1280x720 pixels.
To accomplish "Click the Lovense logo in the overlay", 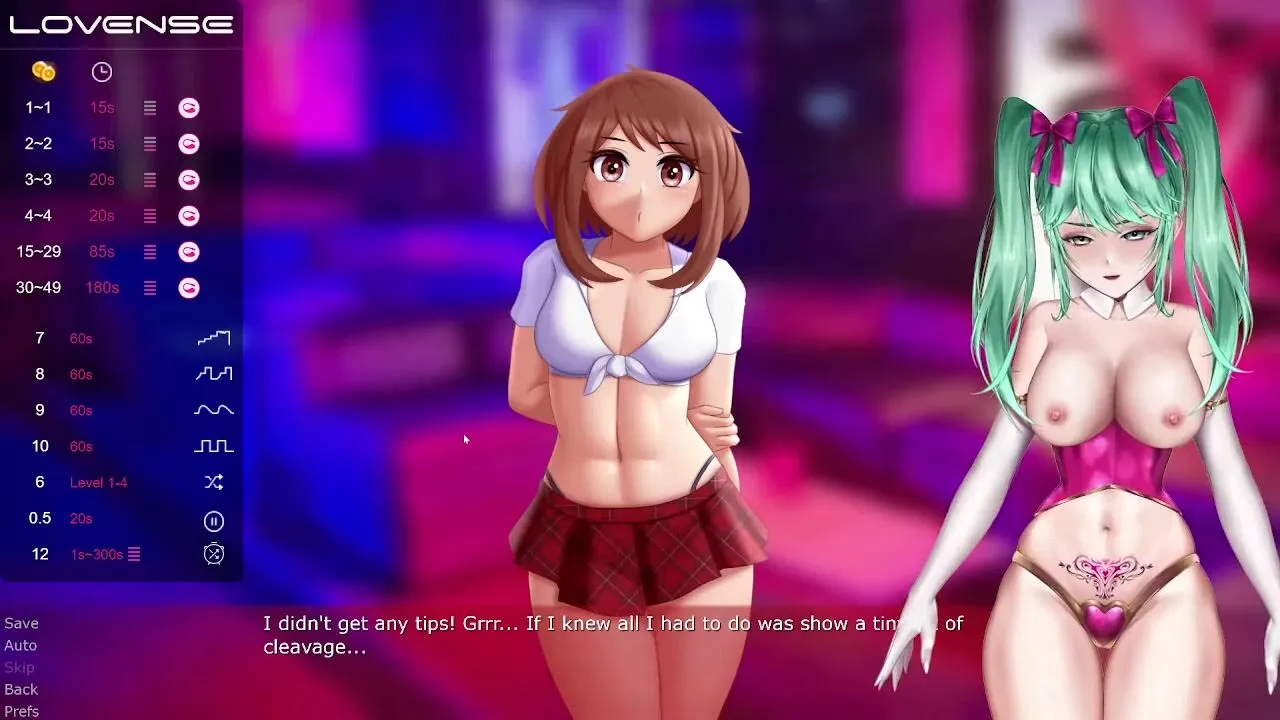I will tap(121, 24).
